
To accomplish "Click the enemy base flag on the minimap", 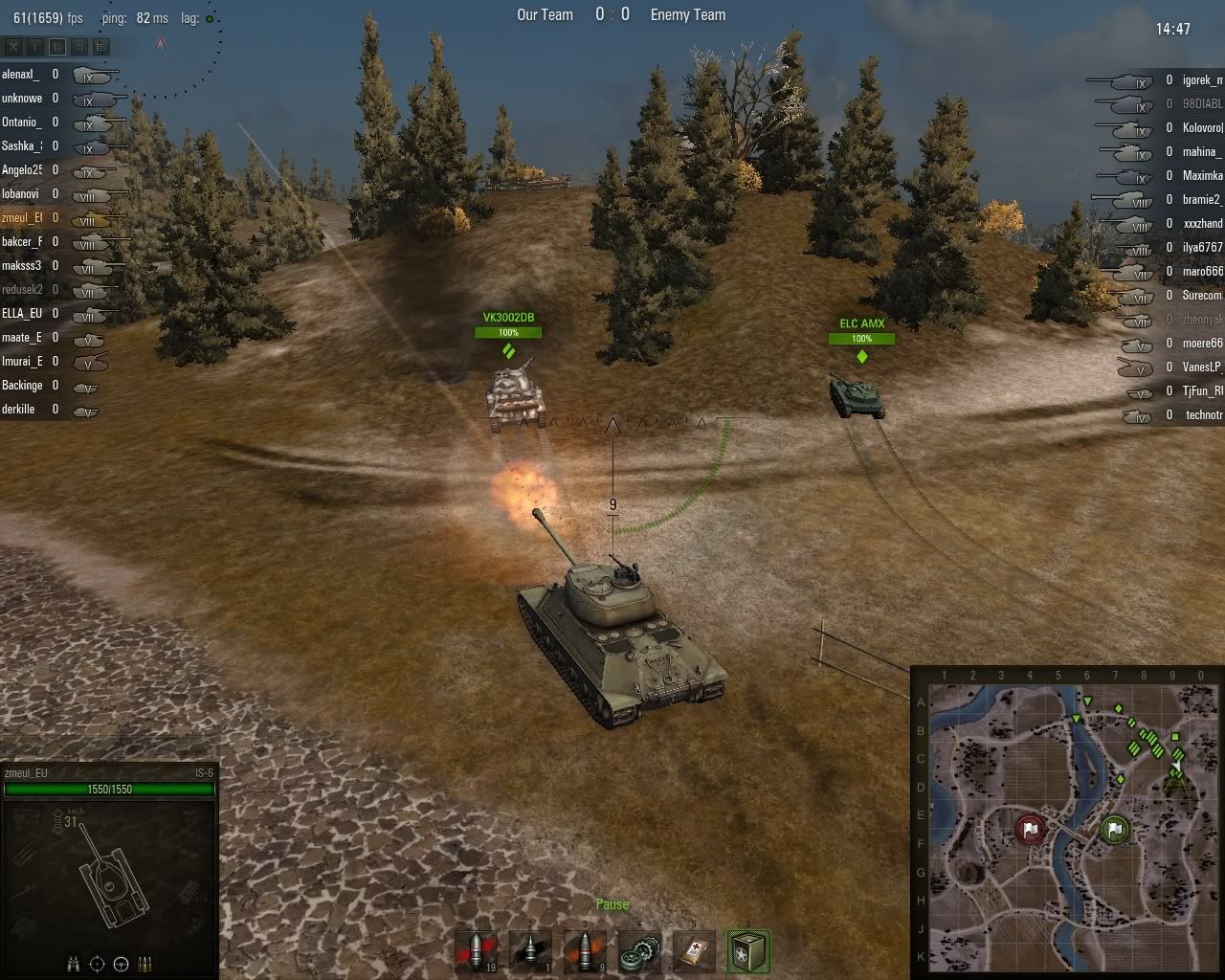I will [x=1029, y=831].
